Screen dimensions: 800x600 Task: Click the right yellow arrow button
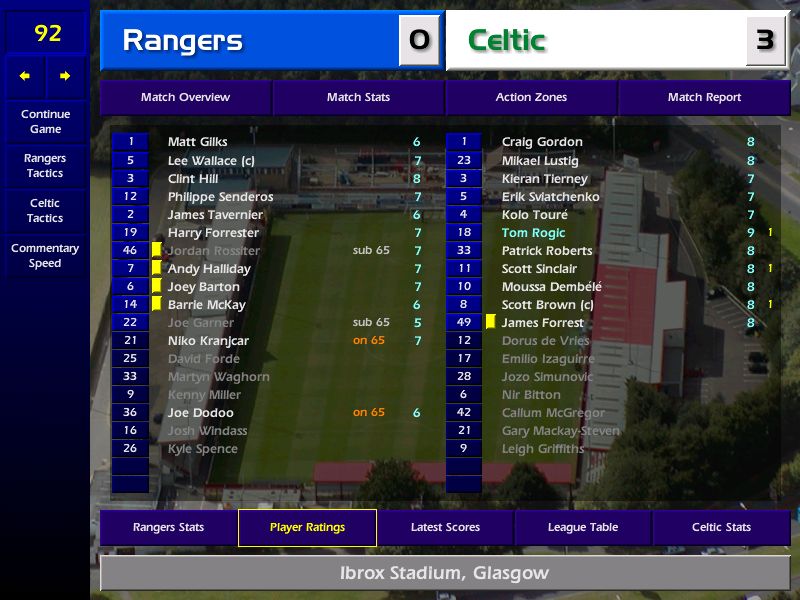[65, 76]
